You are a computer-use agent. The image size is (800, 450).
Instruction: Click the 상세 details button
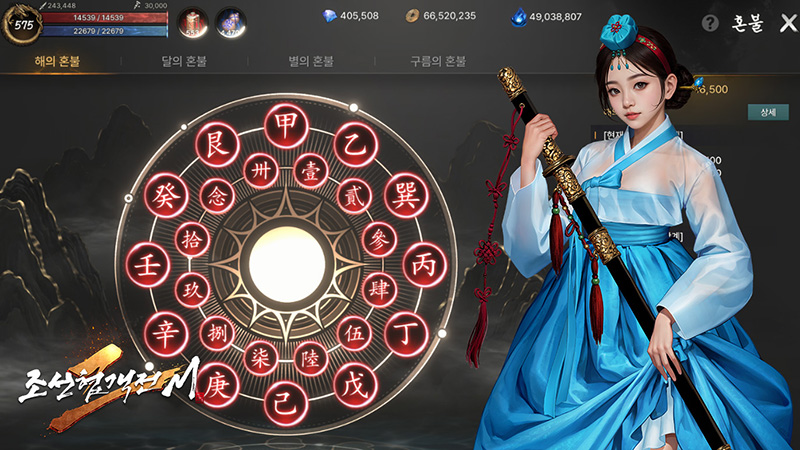tap(767, 113)
